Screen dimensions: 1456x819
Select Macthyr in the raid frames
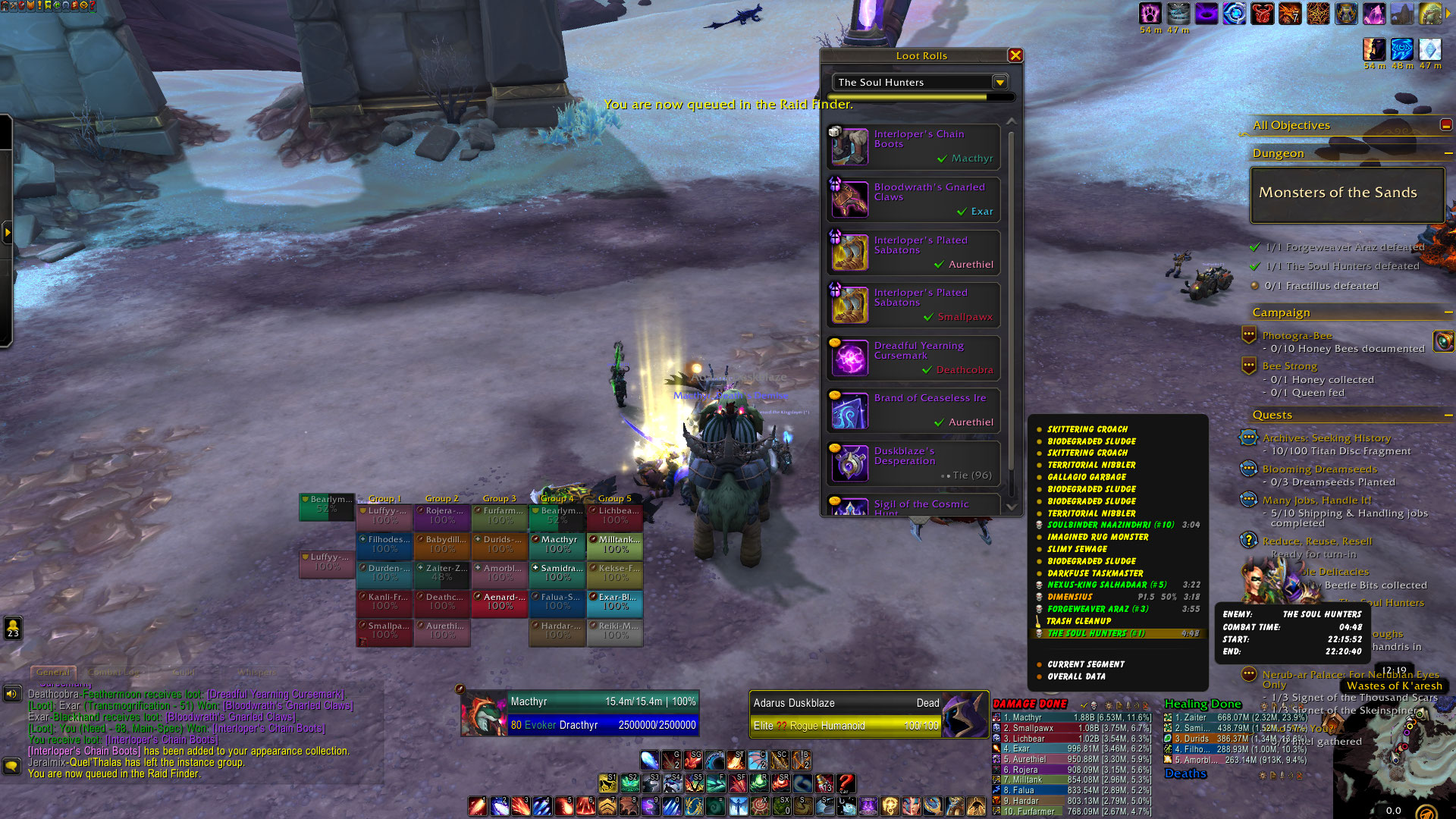coord(558,544)
